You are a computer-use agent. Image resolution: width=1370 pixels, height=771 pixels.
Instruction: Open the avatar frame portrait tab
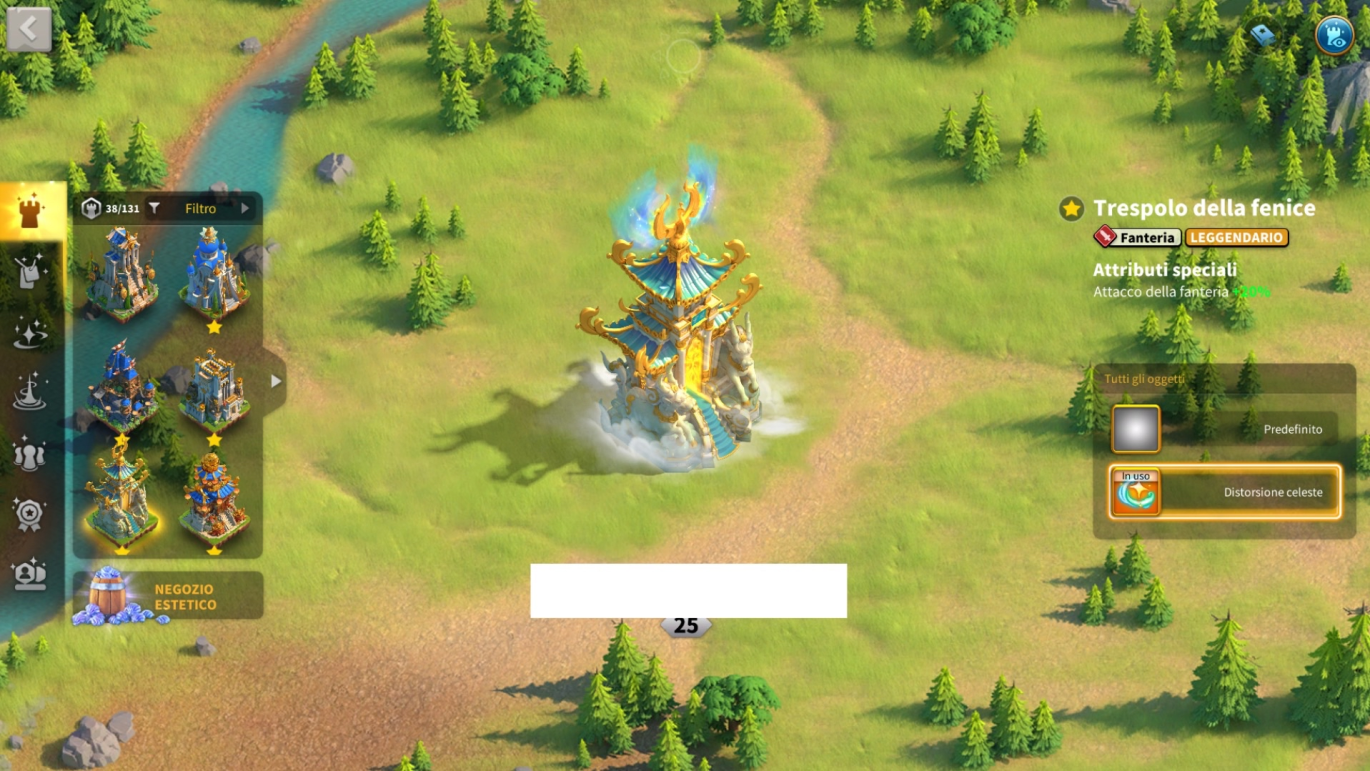coord(30,574)
